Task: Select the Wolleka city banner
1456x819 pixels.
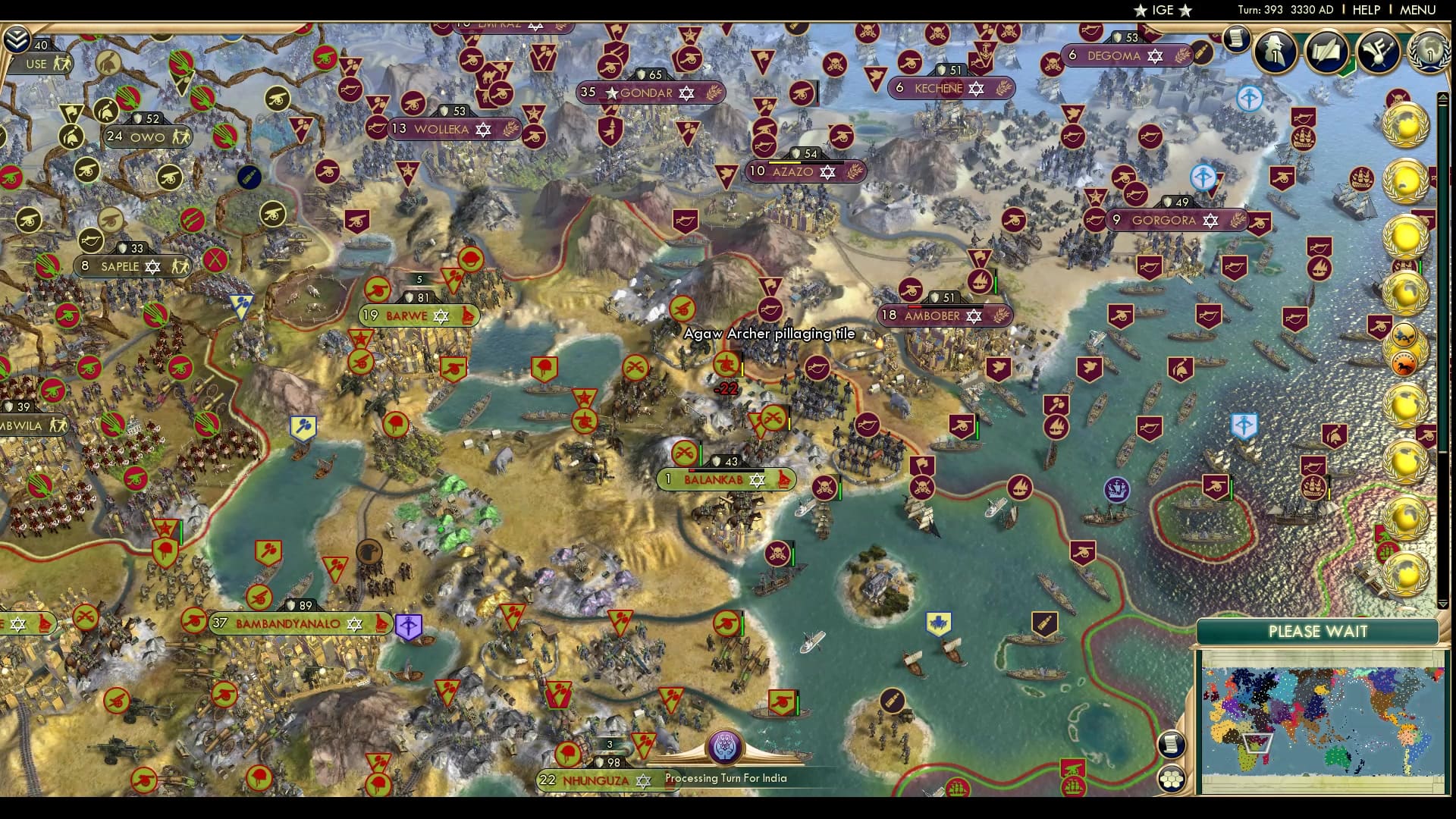Action: pos(441,130)
